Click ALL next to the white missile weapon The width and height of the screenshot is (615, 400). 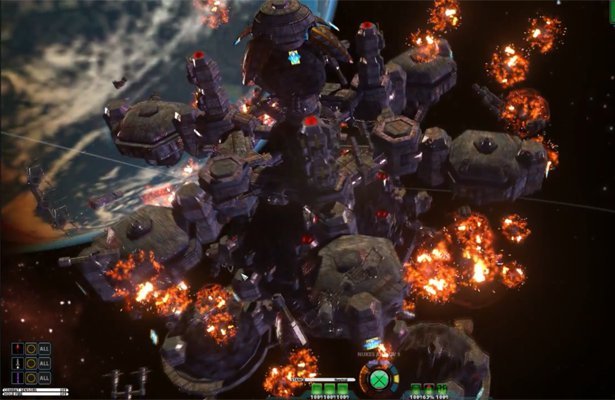pos(44,363)
